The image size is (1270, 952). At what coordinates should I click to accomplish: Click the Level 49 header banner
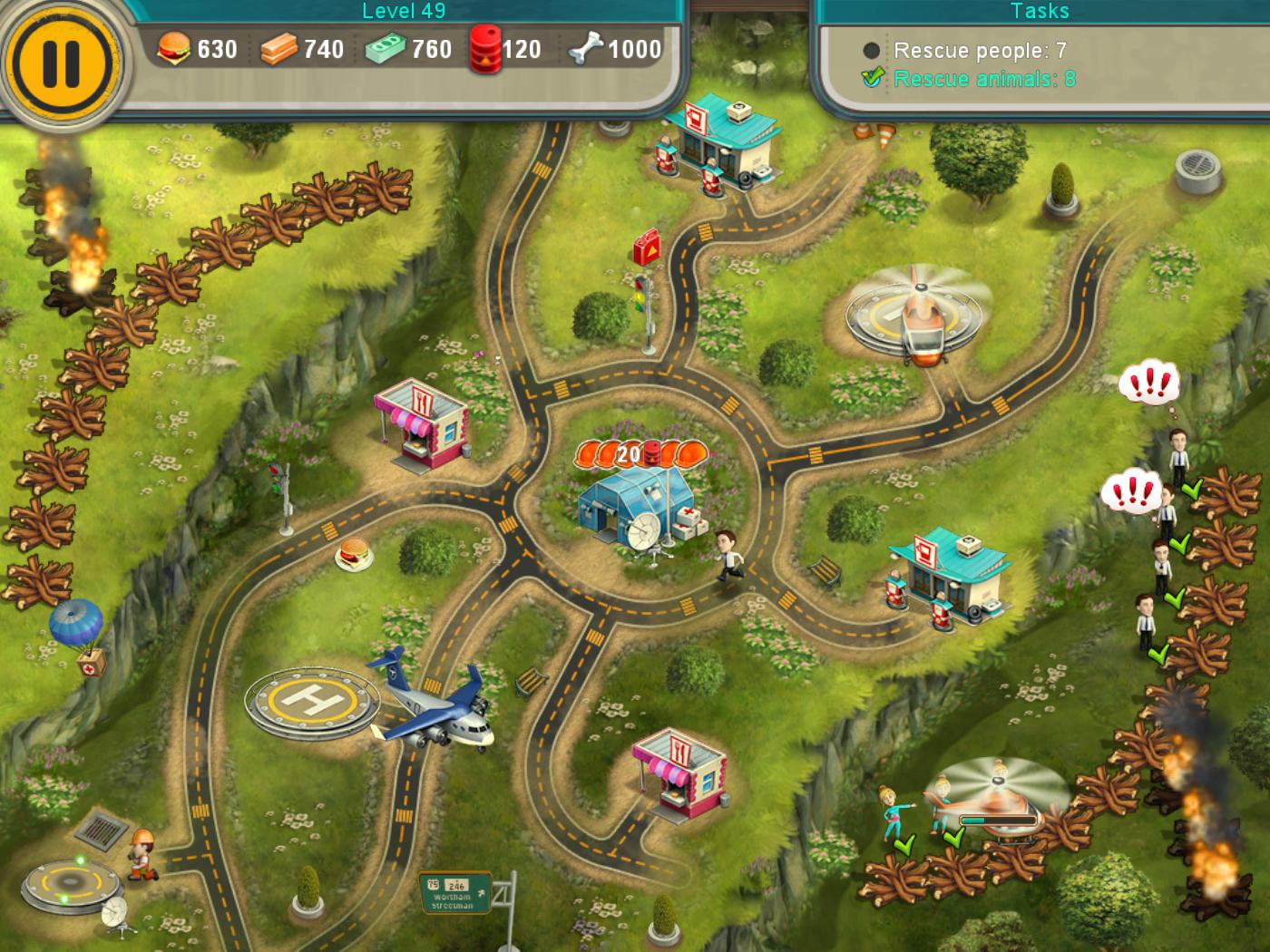point(403,12)
